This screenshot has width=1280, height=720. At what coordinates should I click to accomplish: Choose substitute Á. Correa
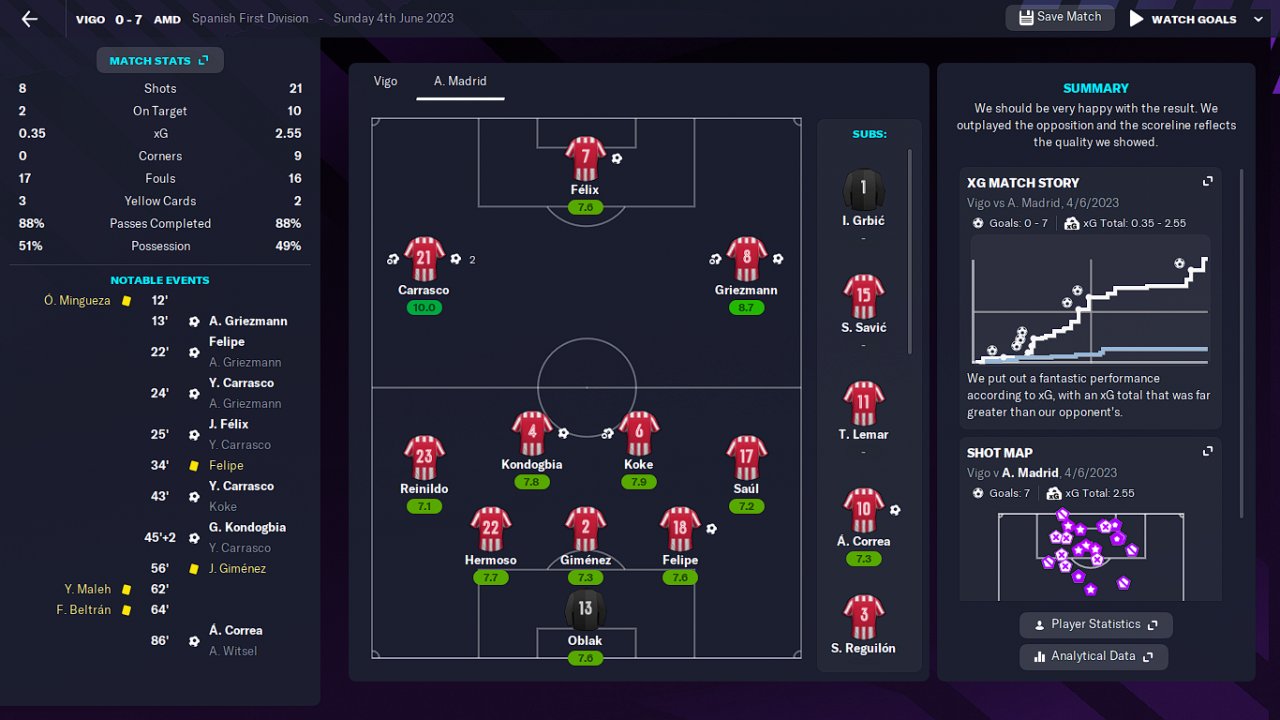pos(864,511)
